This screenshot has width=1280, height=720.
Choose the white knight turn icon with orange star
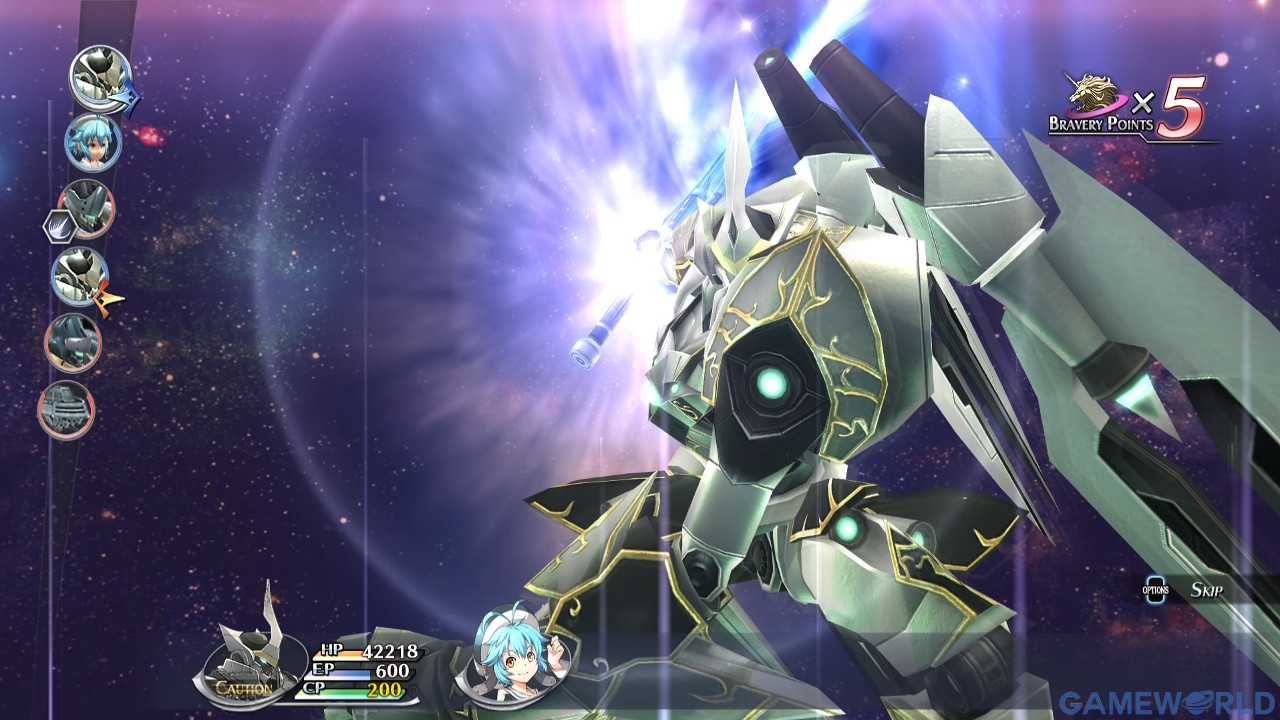pyautogui.click(x=80, y=275)
